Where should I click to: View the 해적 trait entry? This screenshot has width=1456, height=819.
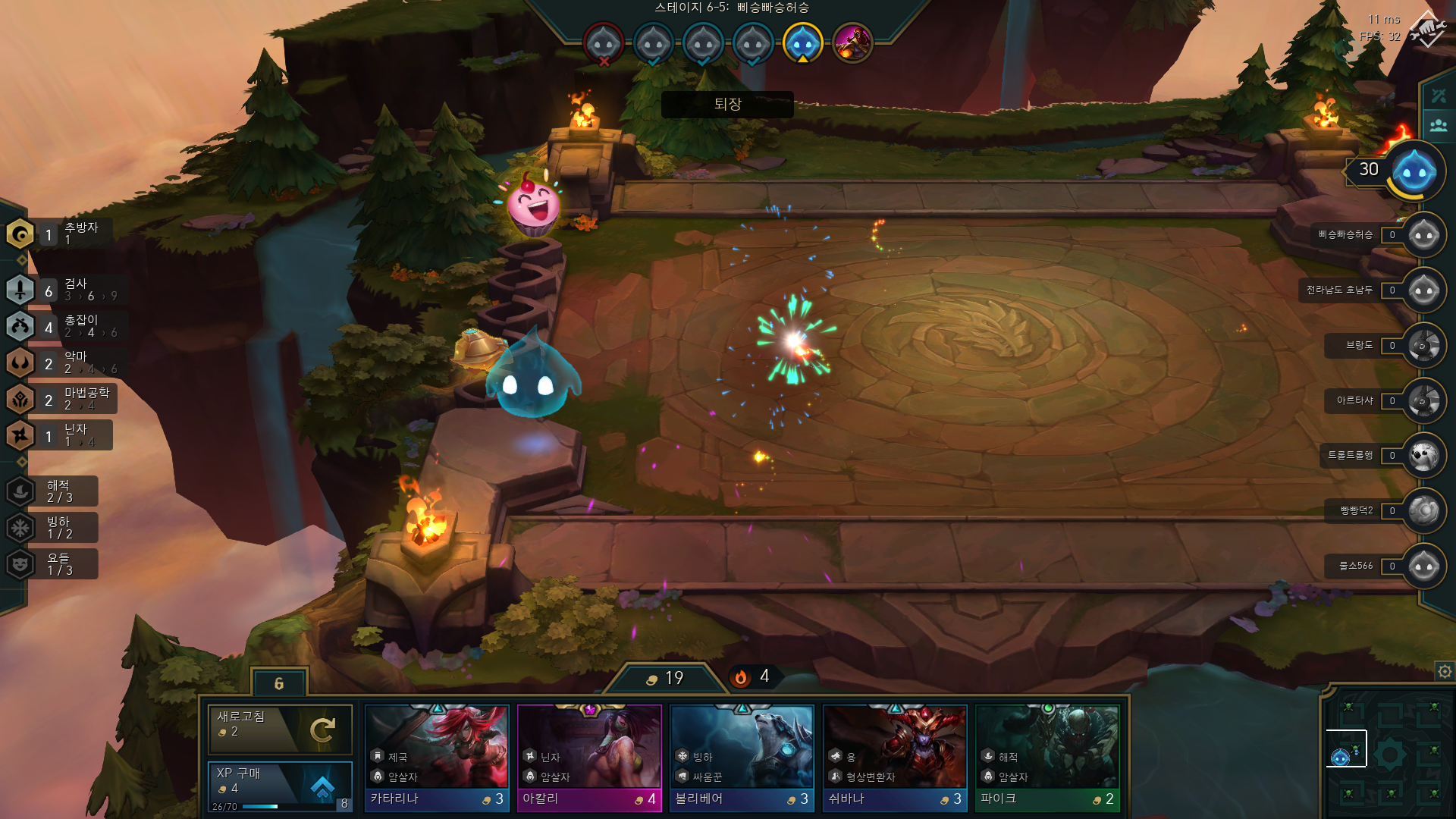(x=53, y=491)
